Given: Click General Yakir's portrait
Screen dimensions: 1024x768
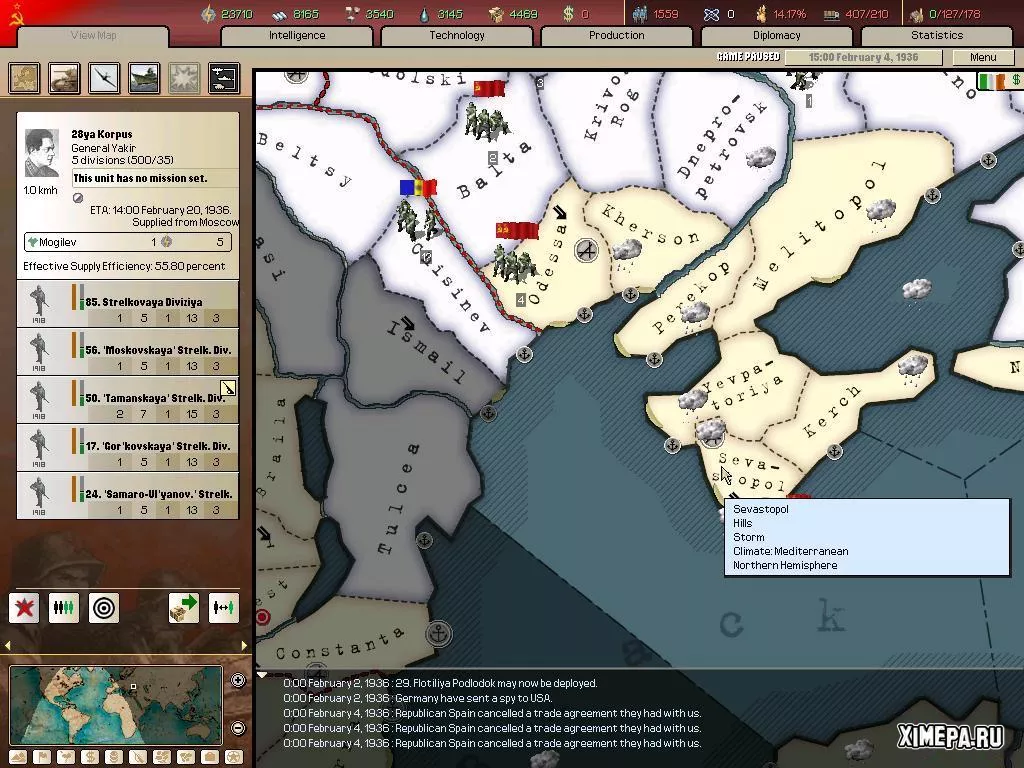Looking at the screenshot, I should 41,154.
